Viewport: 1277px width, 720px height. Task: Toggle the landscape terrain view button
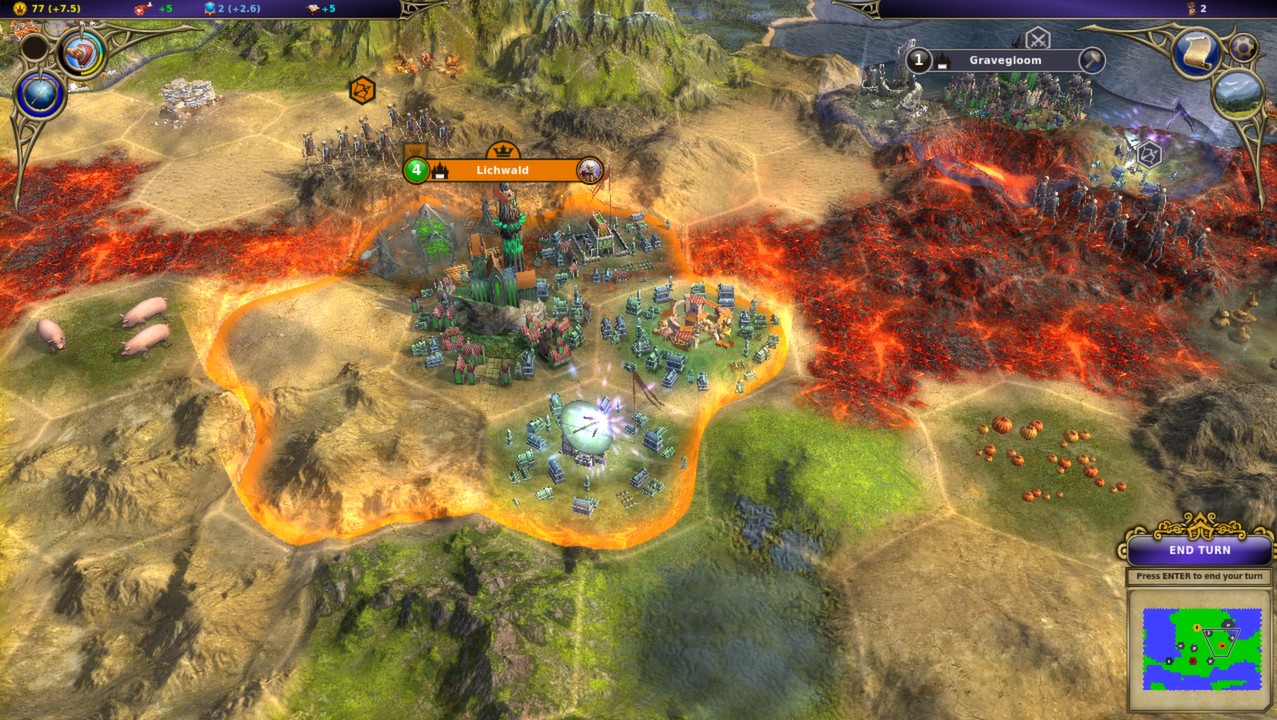[x=1238, y=93]
